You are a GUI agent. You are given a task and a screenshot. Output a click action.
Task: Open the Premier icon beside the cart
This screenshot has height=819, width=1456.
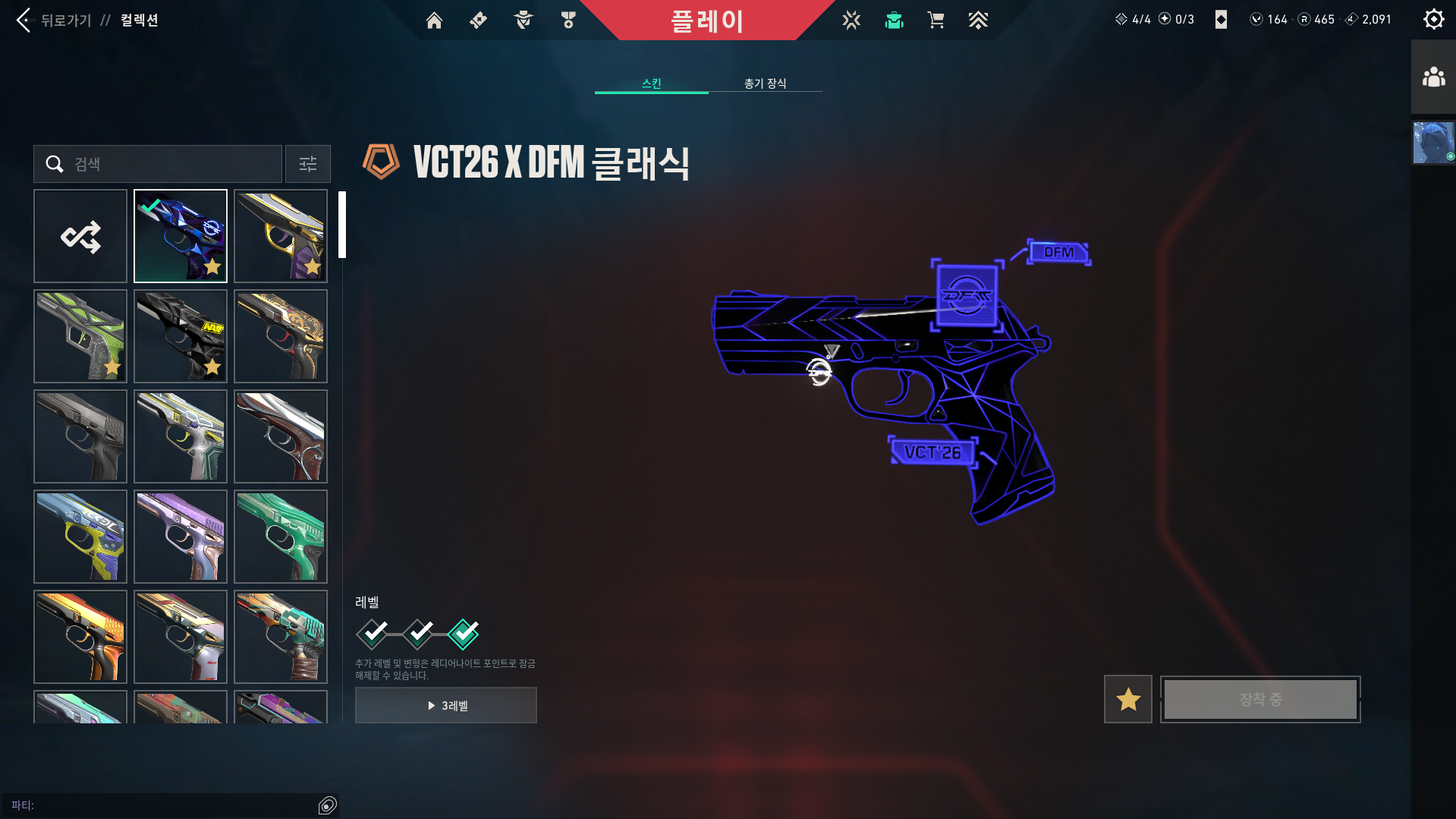pos(978,20)
